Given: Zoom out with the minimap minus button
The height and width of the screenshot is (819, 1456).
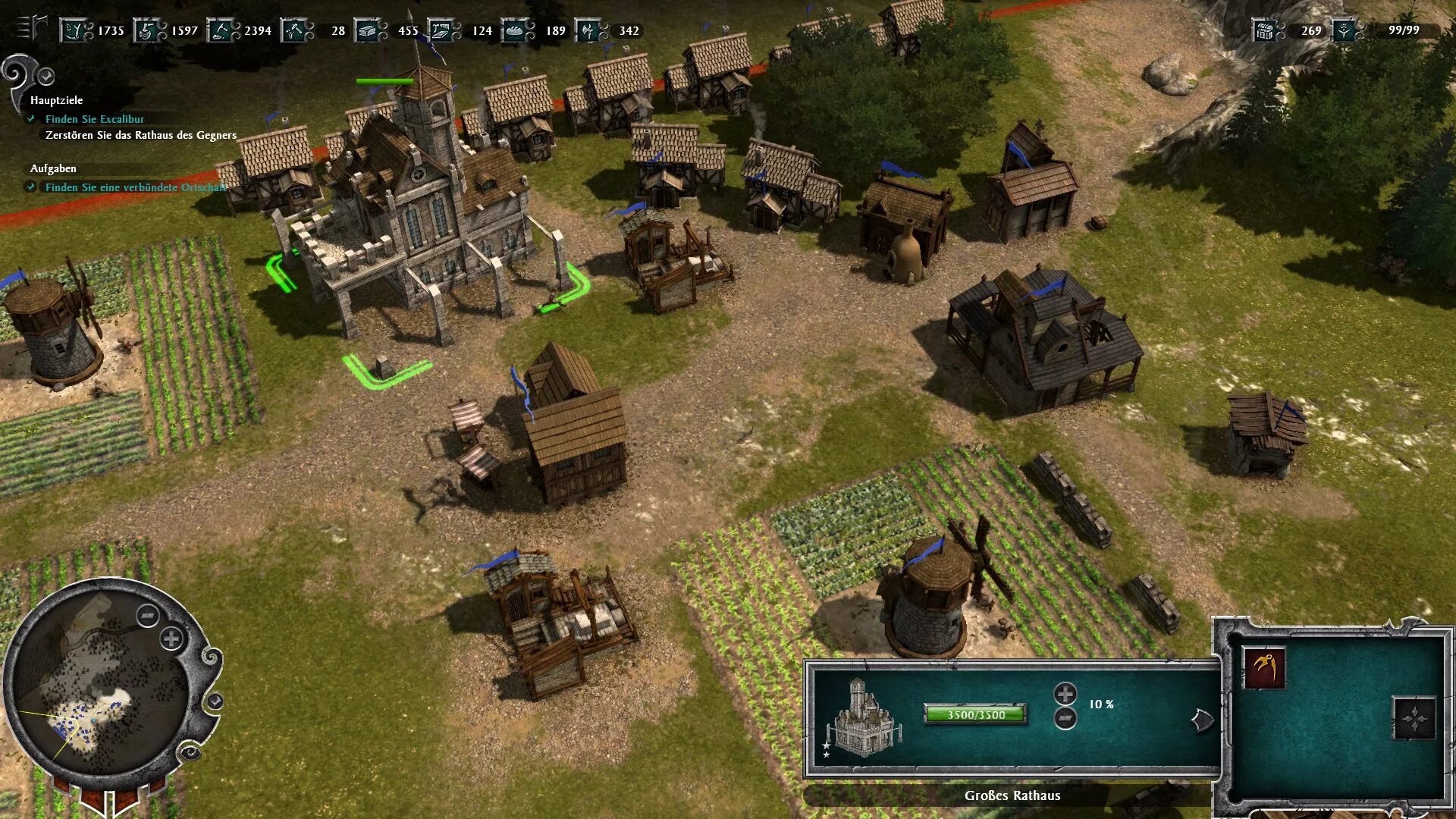Looking at the screenshot, I should coord(147,615).
